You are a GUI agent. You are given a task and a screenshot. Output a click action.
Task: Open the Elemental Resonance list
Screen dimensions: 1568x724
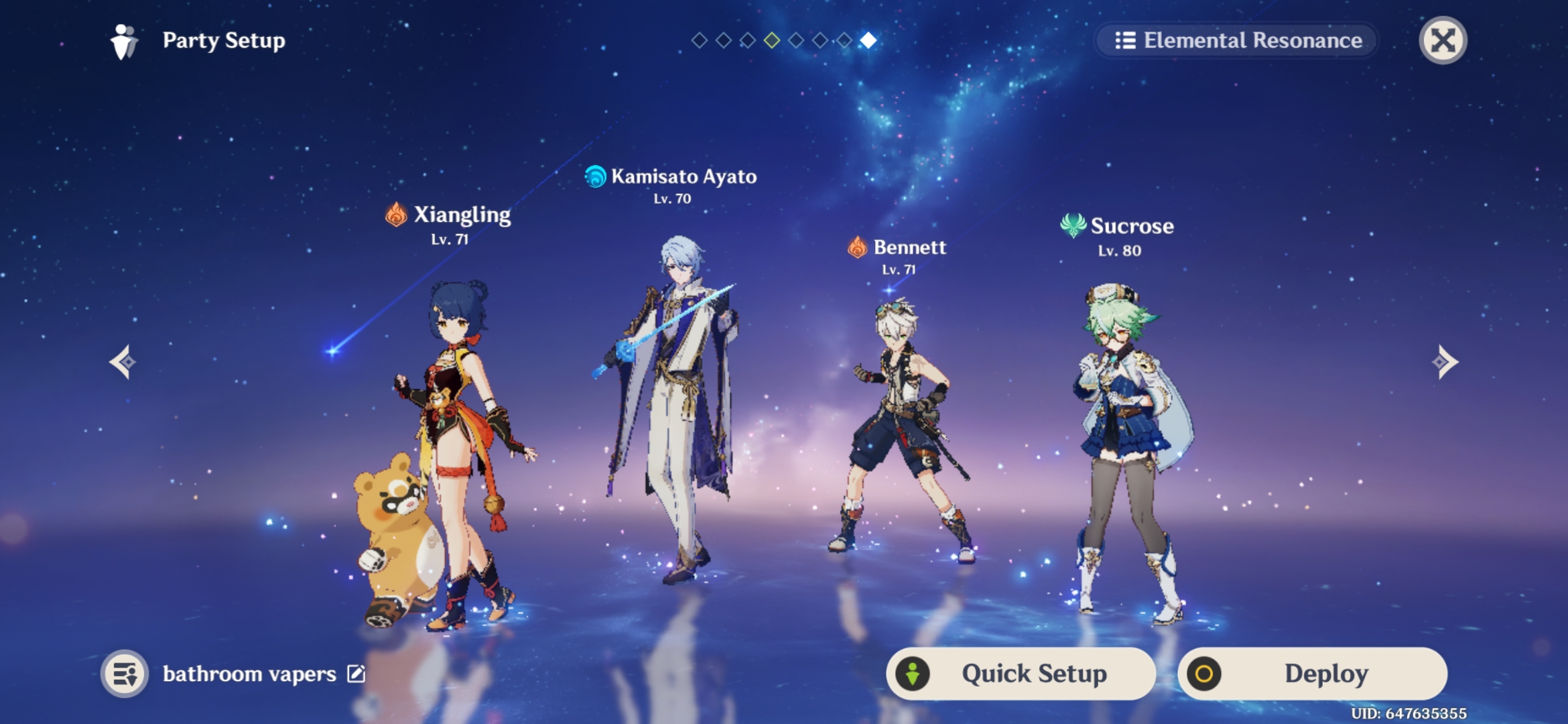point(1238,40)
